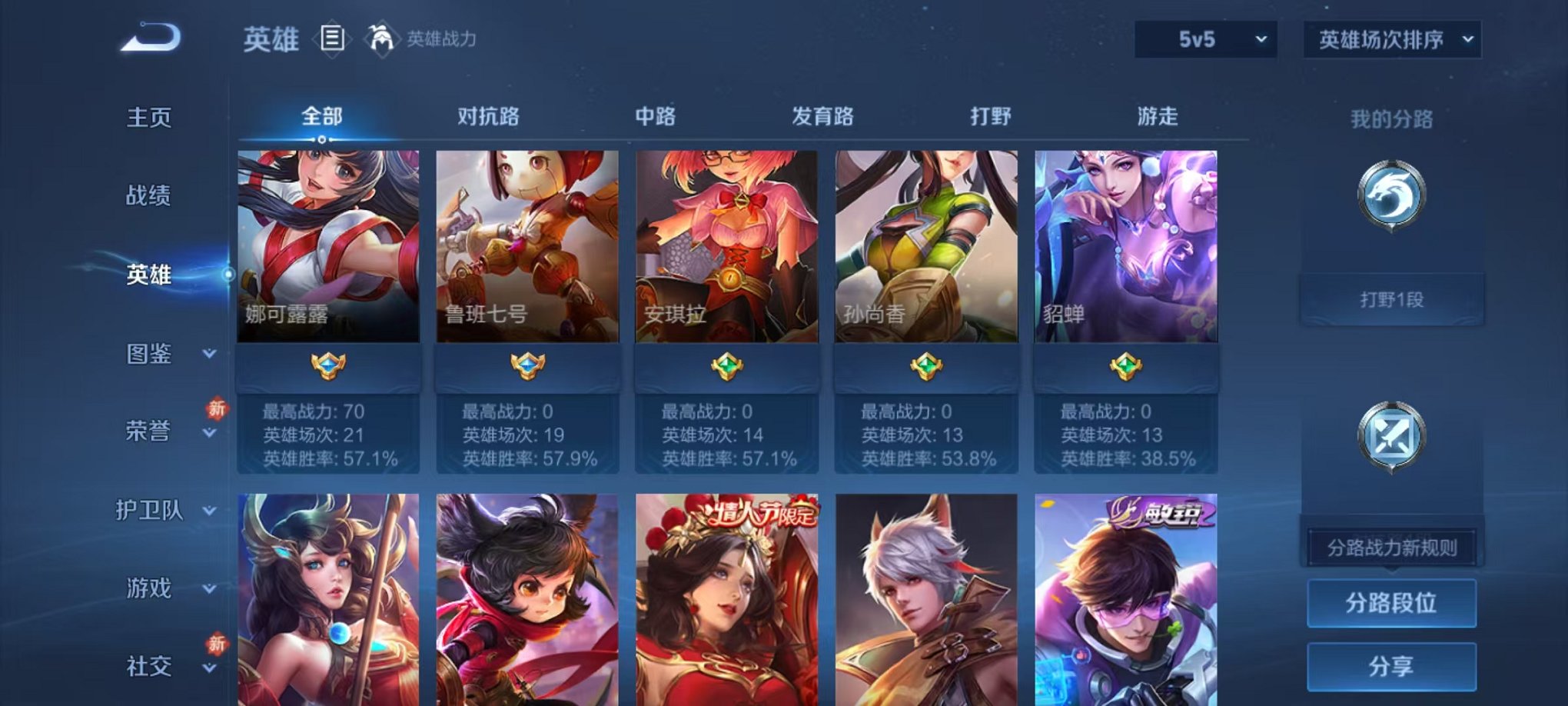Open the hero list book icon beside 英雄
The image size is (1568, 706).
pyautogui.click(x=331, y=38)
